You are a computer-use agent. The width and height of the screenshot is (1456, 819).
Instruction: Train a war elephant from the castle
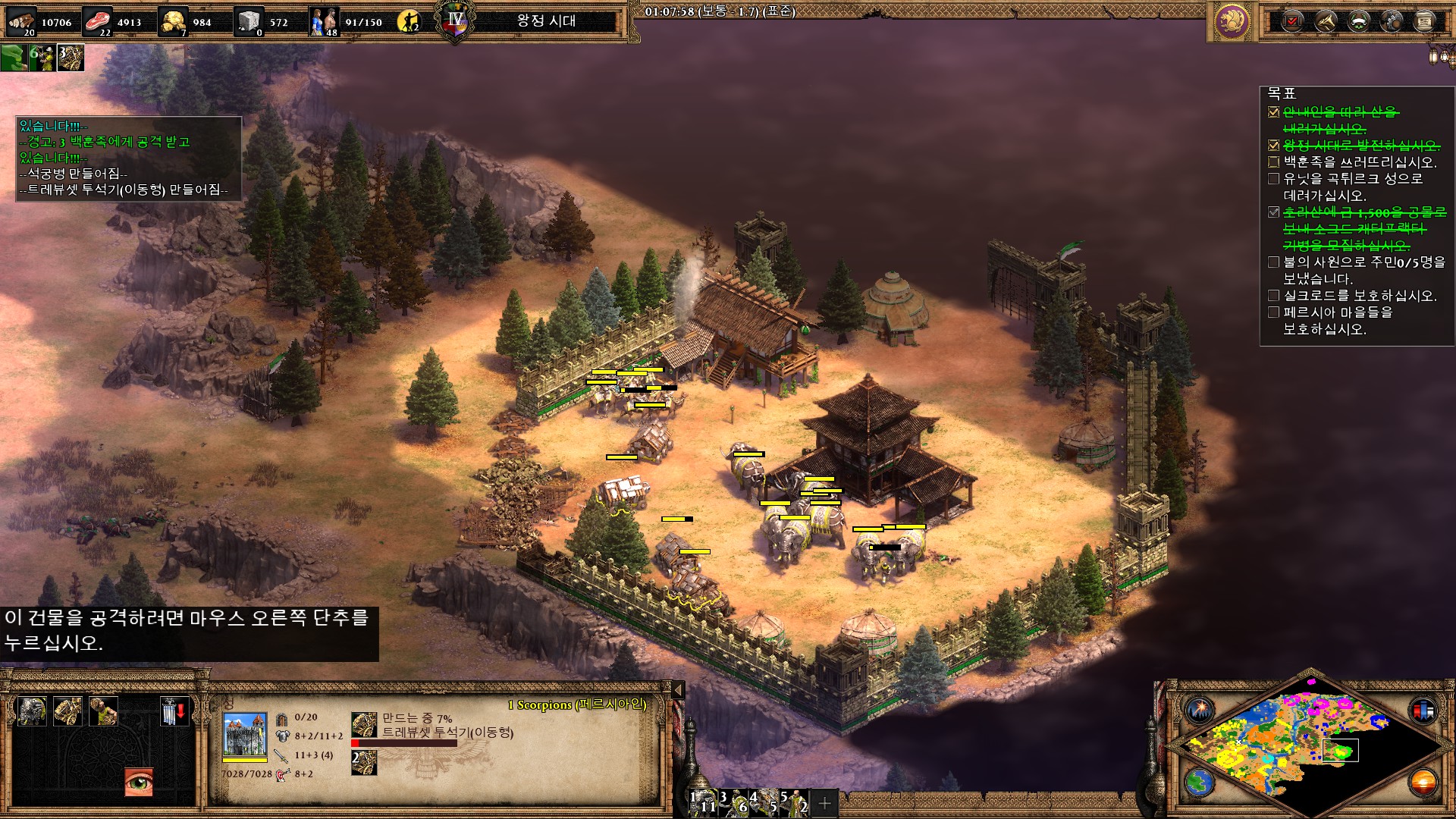[33, 711]
